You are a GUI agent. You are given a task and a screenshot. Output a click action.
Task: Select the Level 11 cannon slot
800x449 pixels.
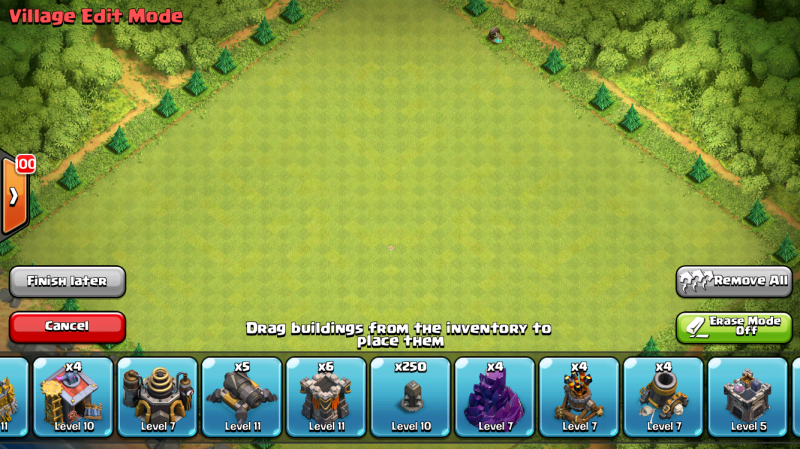tap(242, 397)
